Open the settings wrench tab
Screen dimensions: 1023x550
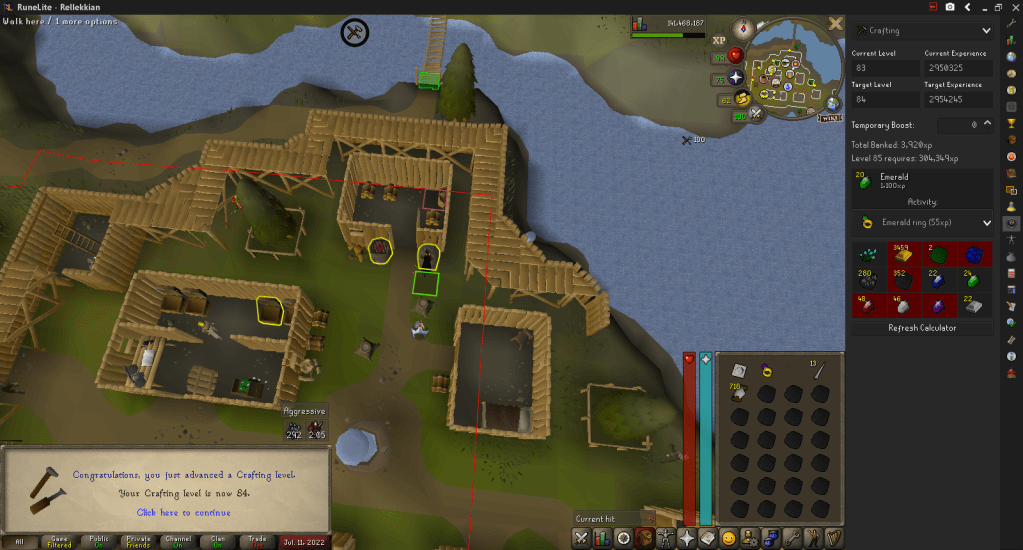point(792,538)
